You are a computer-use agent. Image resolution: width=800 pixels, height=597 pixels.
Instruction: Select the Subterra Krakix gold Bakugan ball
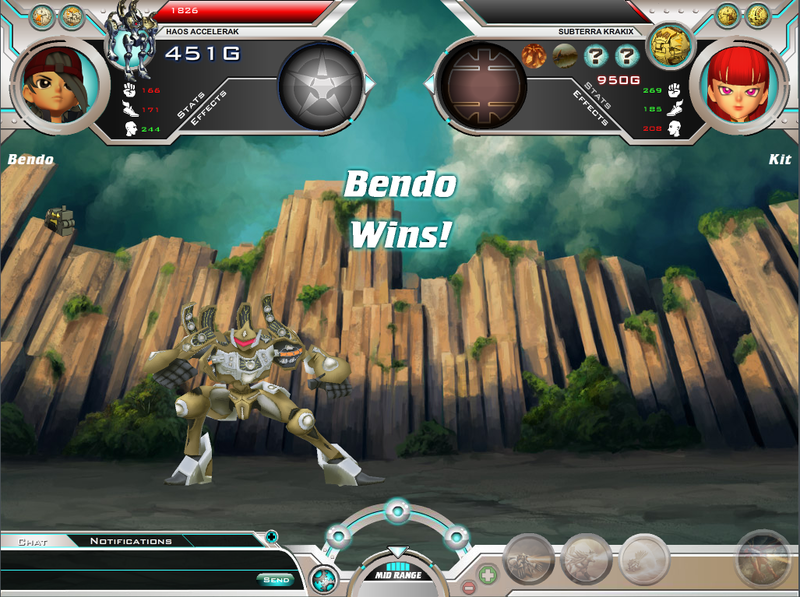click(669, 45)
